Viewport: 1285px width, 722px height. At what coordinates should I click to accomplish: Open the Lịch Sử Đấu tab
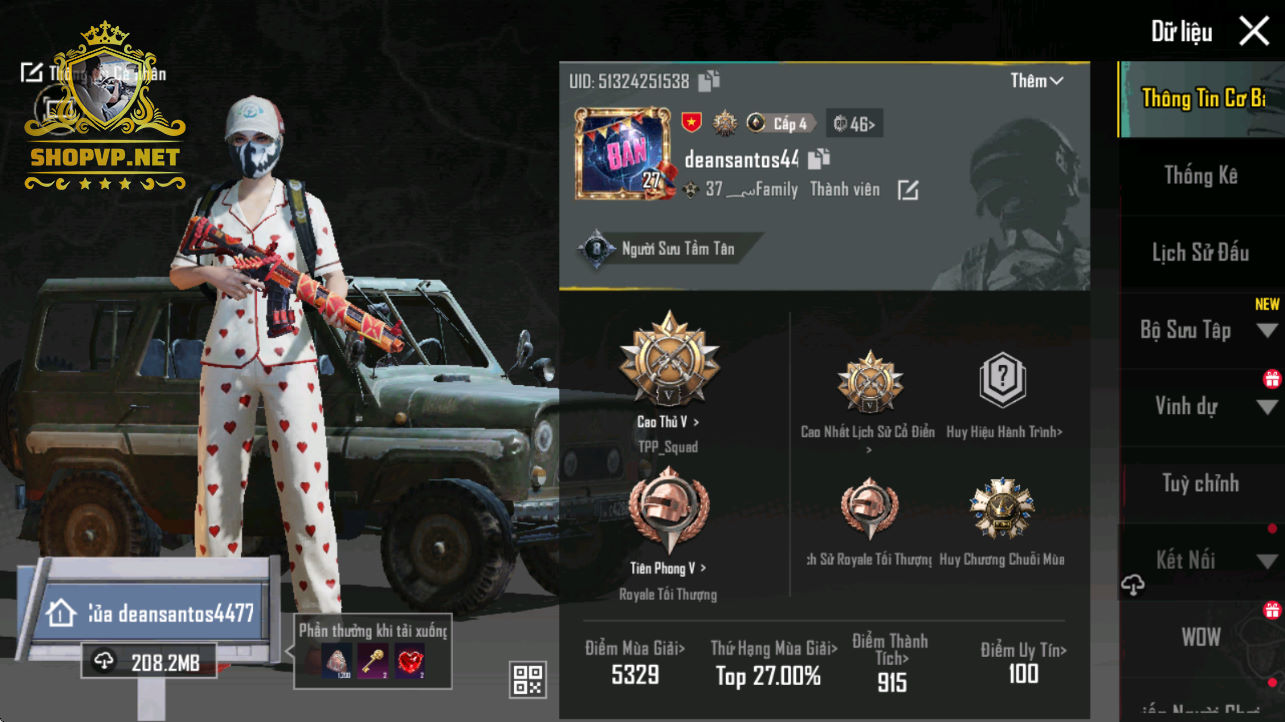click(x=1200, y=253)
